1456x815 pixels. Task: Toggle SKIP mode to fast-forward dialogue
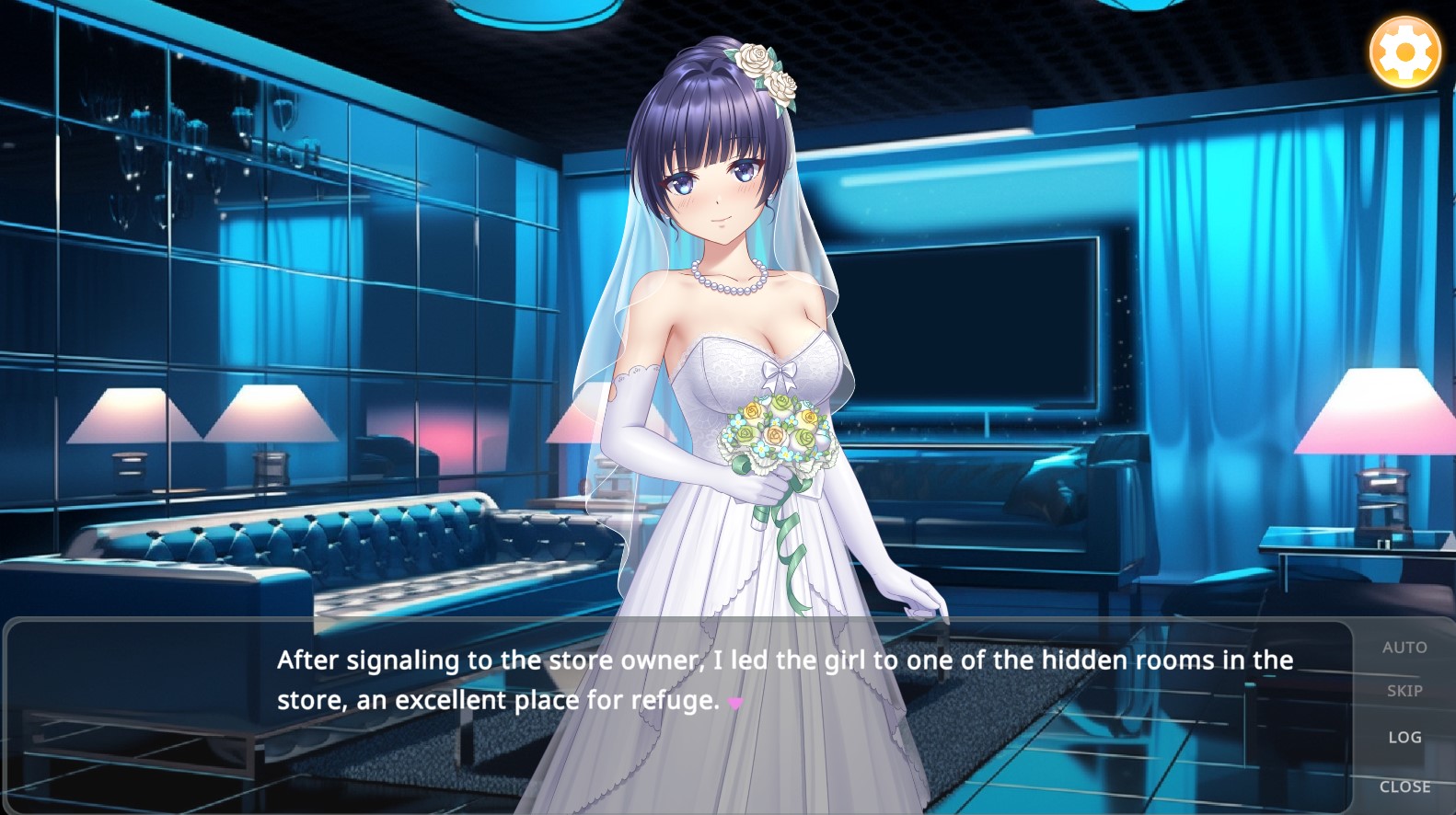pyautogui.click(x=1404, y=692)
